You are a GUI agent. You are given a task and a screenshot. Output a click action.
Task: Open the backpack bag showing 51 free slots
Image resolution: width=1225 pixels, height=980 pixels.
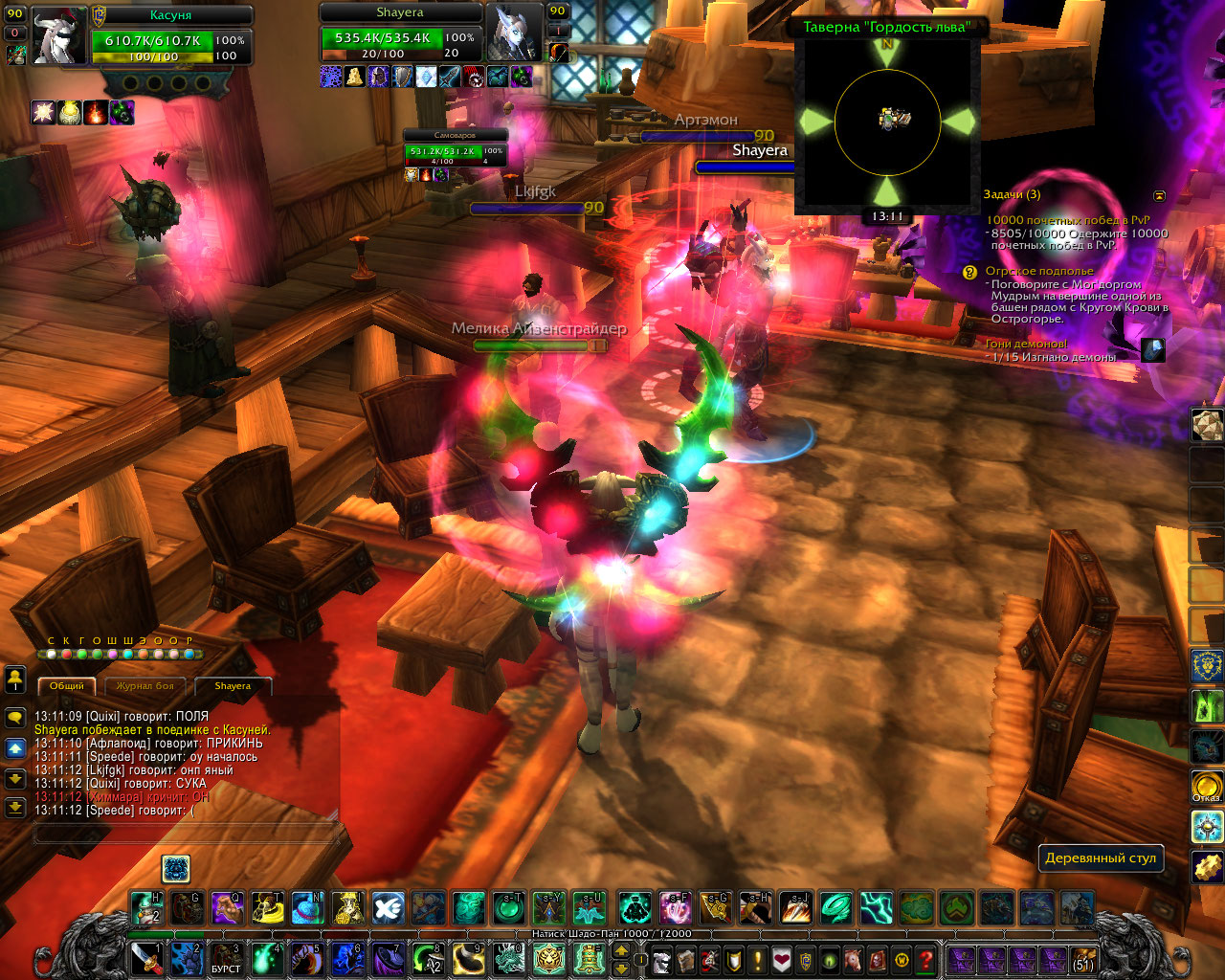[1082, 959]
